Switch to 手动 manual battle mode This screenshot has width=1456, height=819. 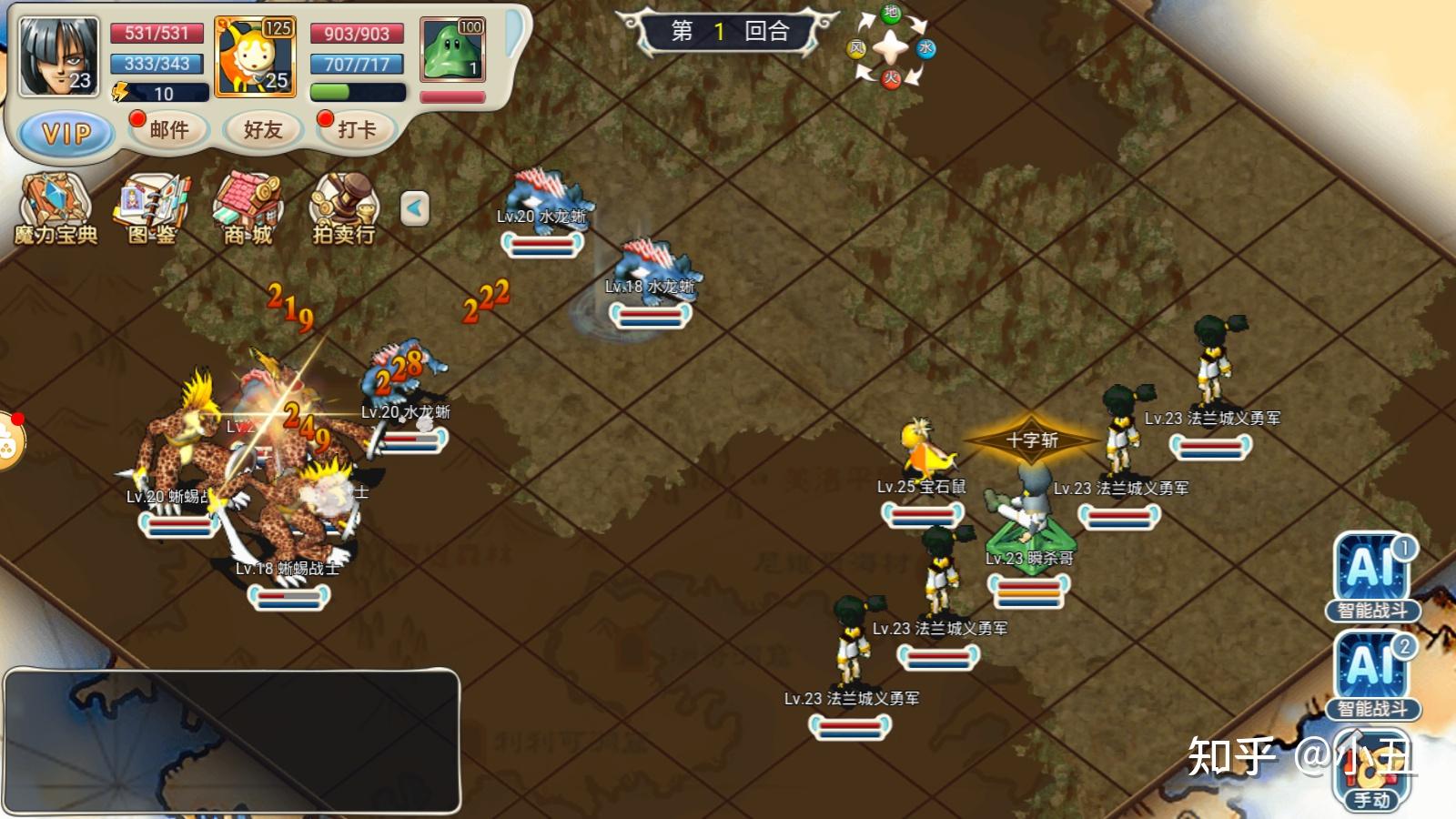1371,773
